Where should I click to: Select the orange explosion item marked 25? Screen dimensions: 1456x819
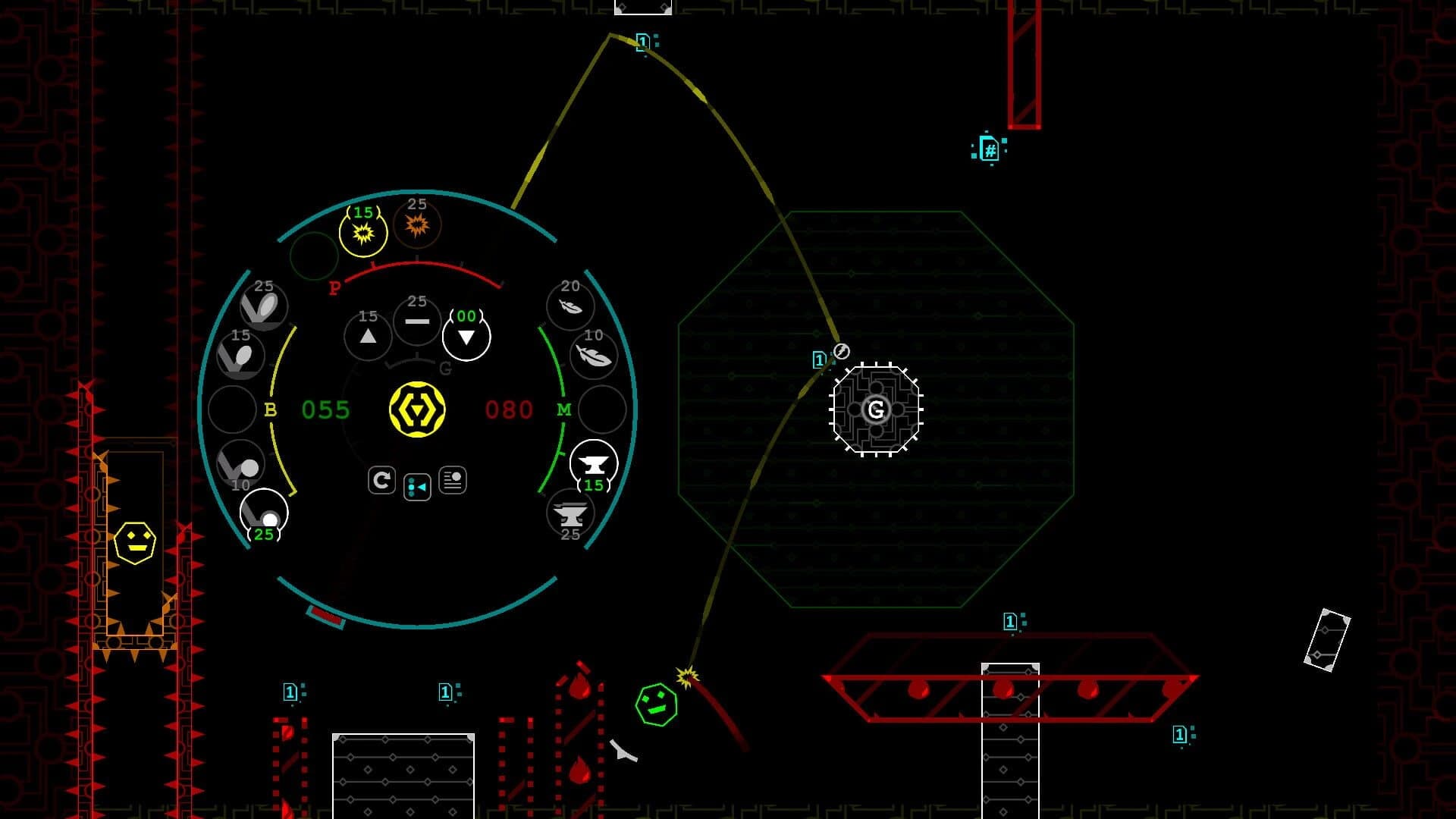coord(416,224)
